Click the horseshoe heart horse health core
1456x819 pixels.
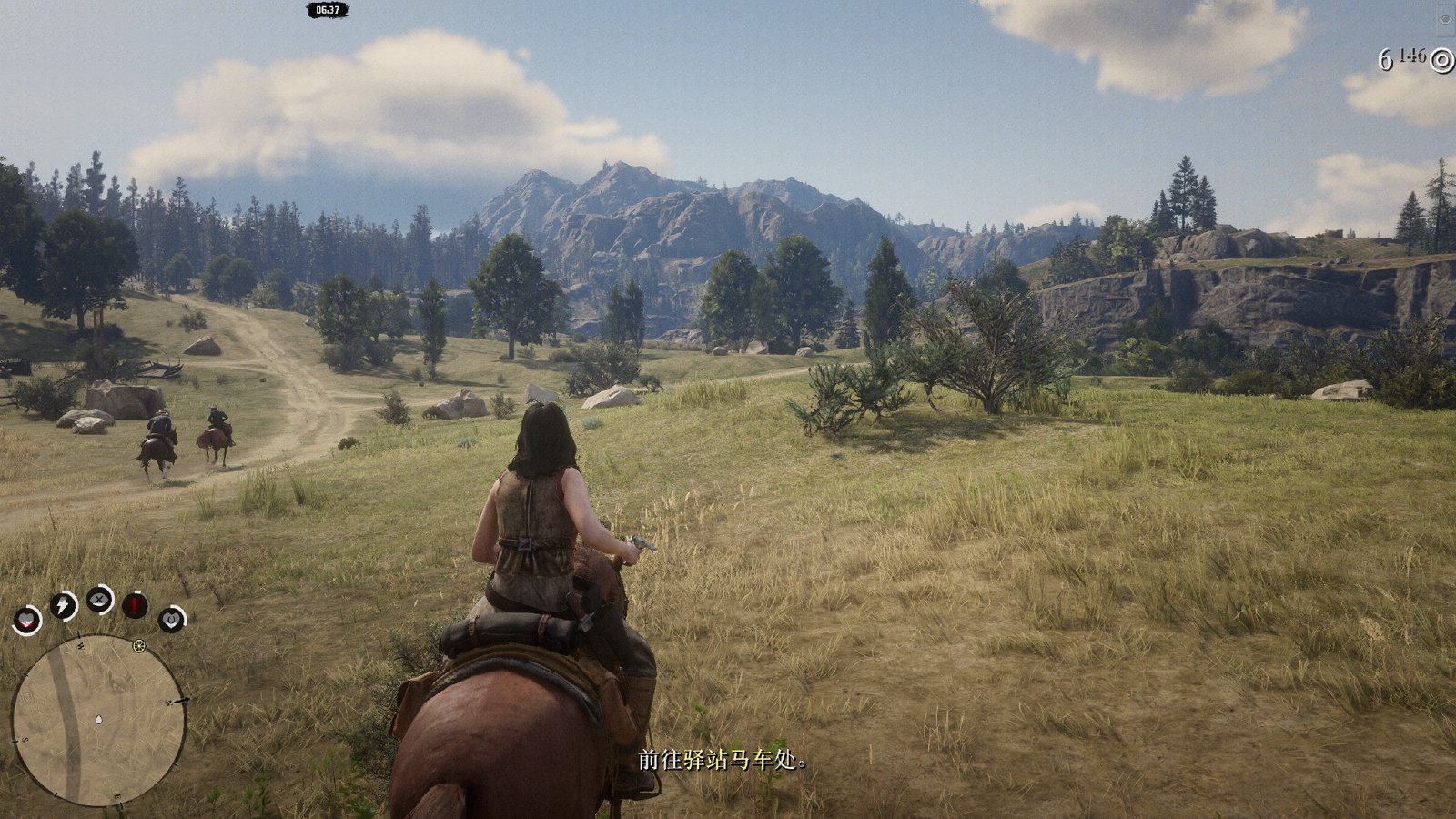tap(171, 620)
